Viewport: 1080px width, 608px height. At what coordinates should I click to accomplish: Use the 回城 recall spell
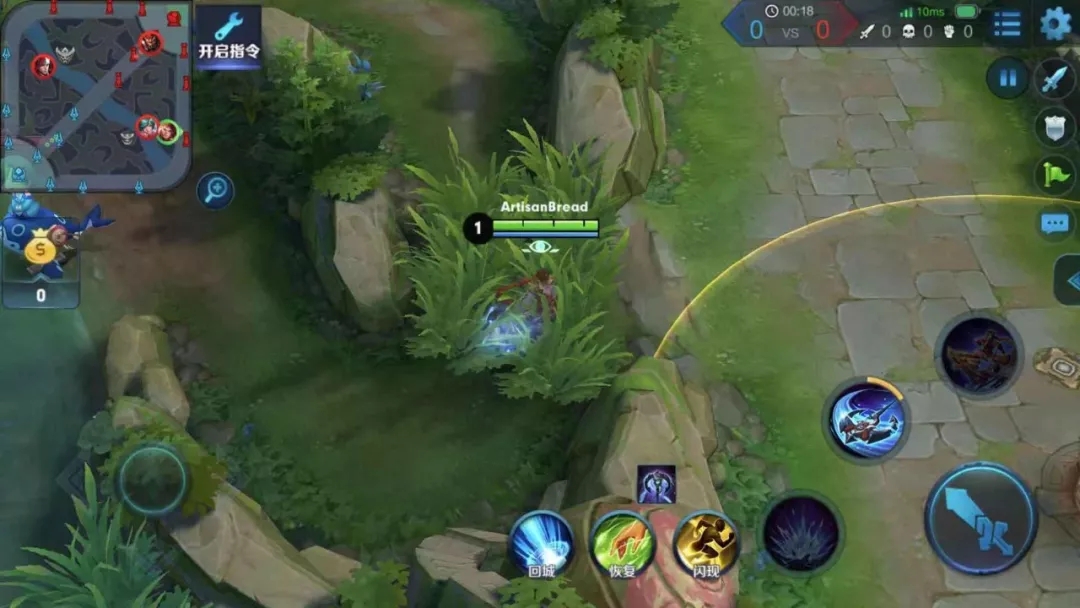(540, 545)
